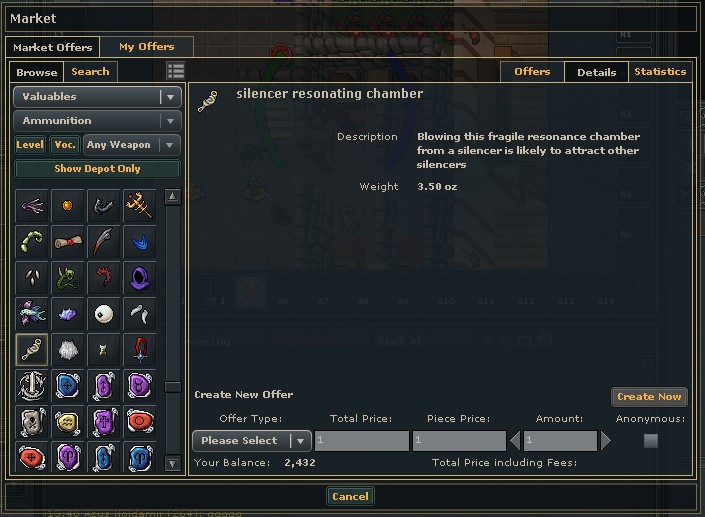Show the Statistics tab
The image size is (705, 517).
pos(660,72)
